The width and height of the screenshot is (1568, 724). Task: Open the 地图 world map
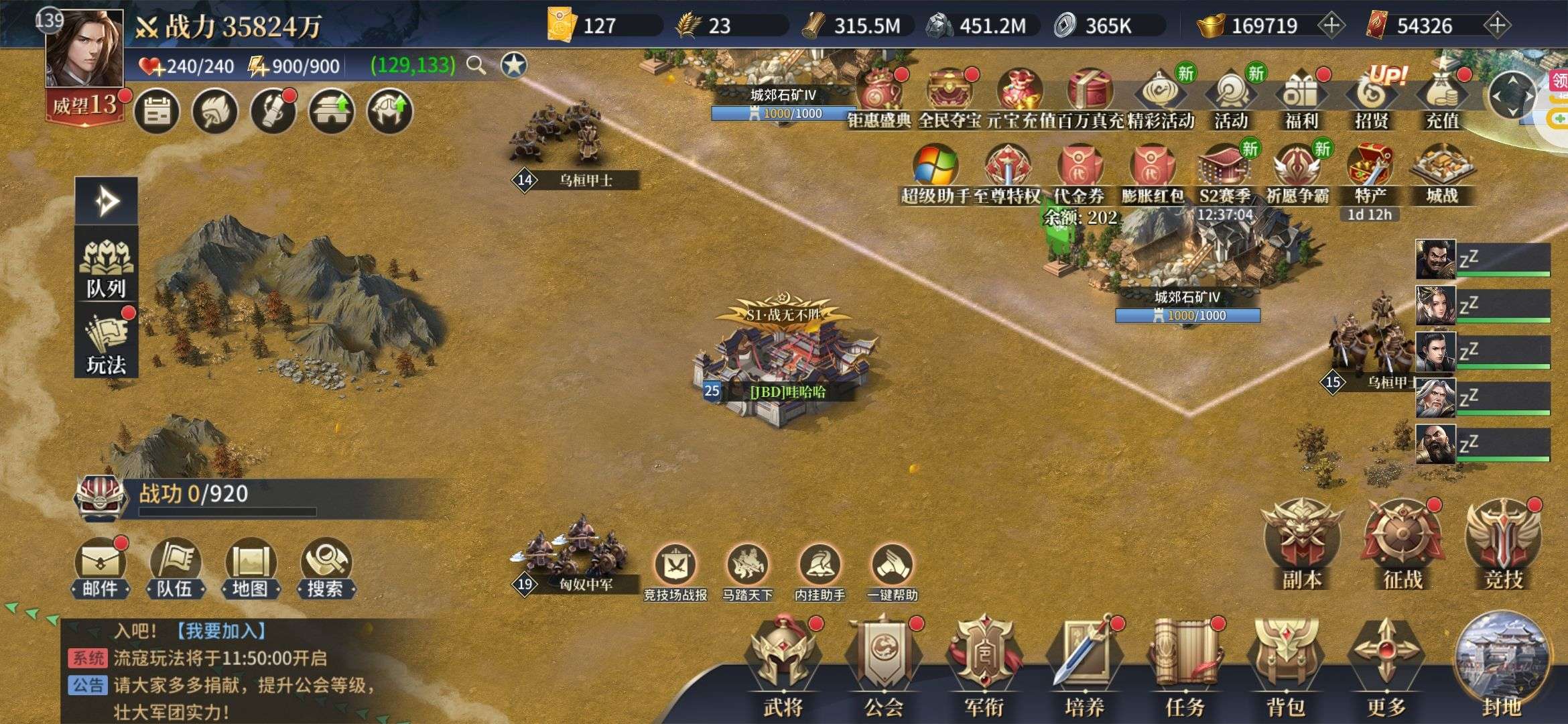tap(250, 567)
